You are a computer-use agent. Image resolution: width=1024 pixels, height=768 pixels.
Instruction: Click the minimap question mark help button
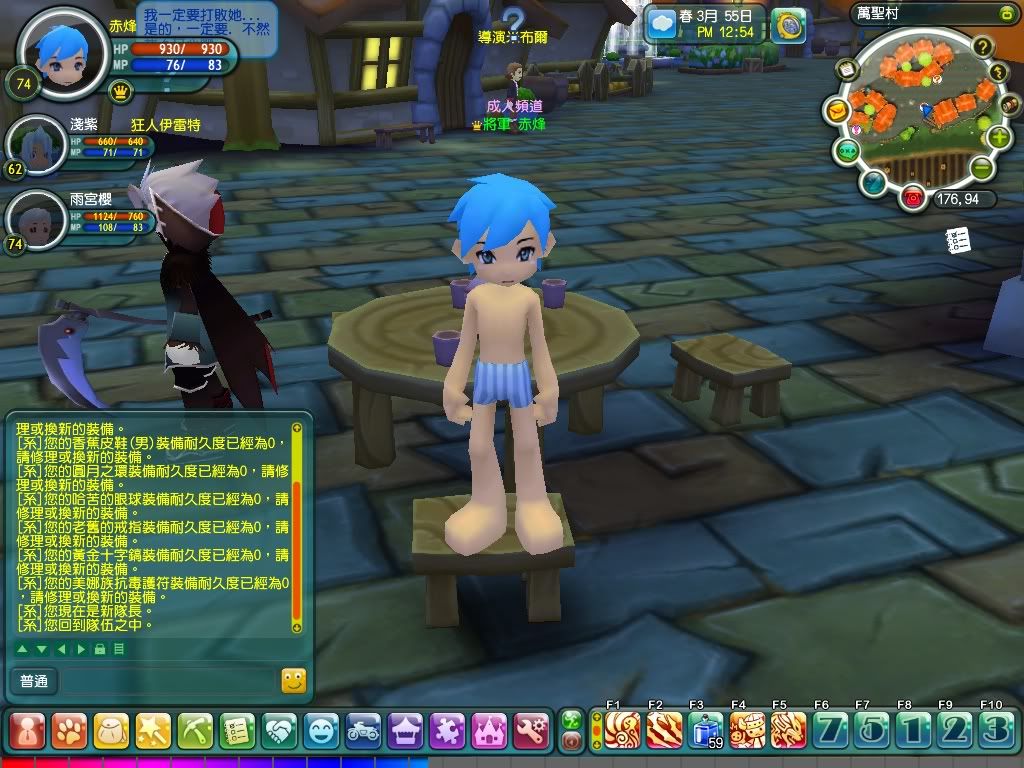(983, 45)
